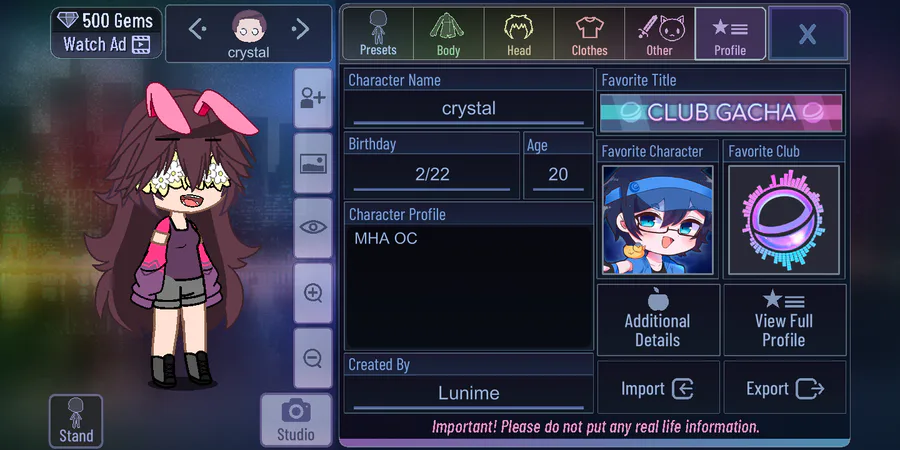View the full profile
The image size is (900, 450).
coord(784,320)
